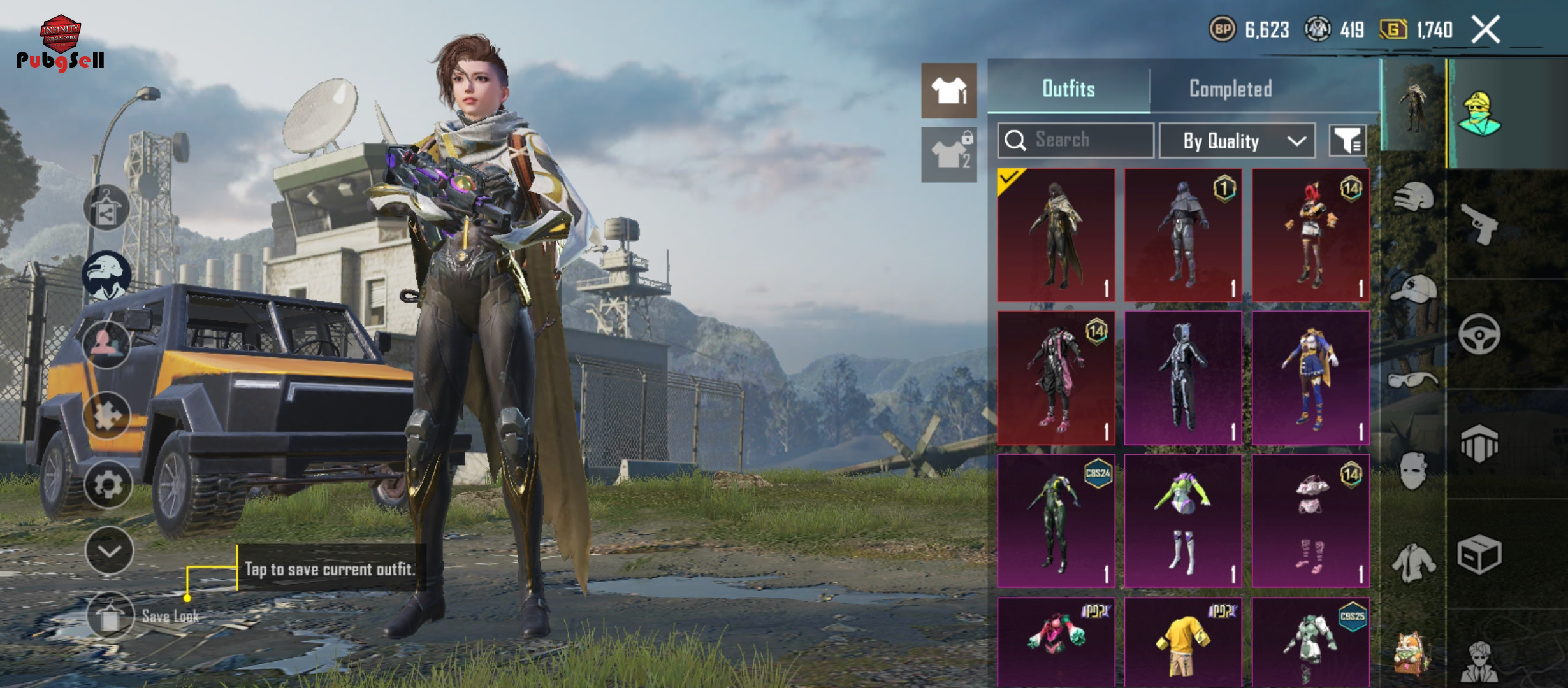The image size is (1568, 688).
Task: Choose the equipped cloaked gold outfit
Action: pyautogui.click(x=1056, y=235)
